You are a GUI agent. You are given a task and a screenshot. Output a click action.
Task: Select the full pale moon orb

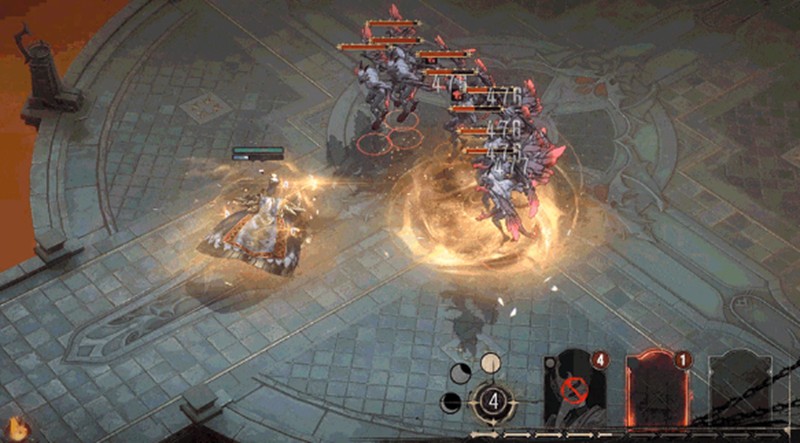(x=490, y=362)
